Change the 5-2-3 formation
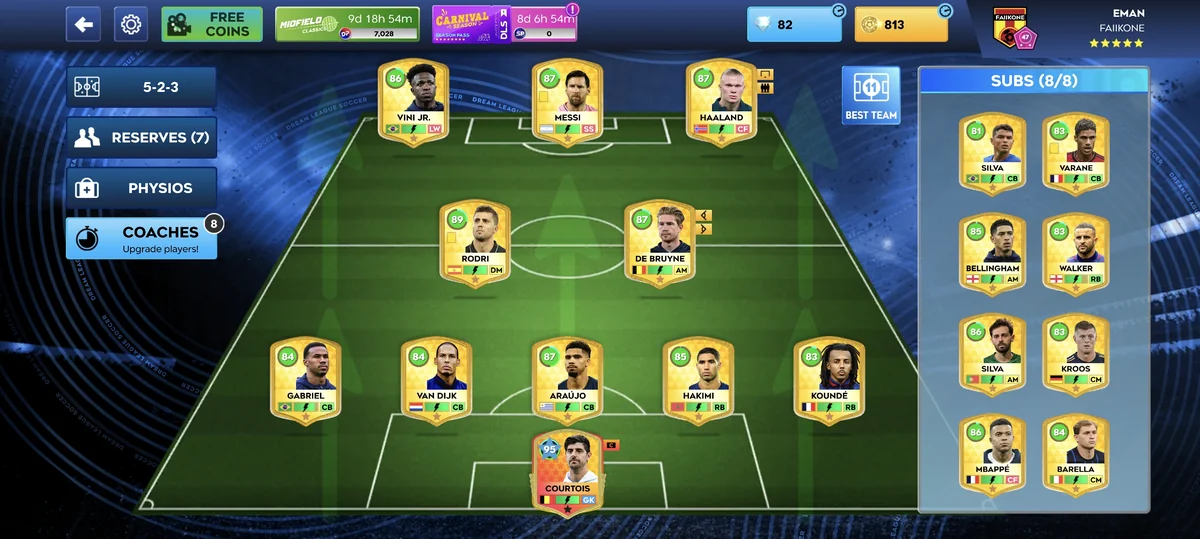Viewport: 1200px width, 539px height. coord(141,87)
